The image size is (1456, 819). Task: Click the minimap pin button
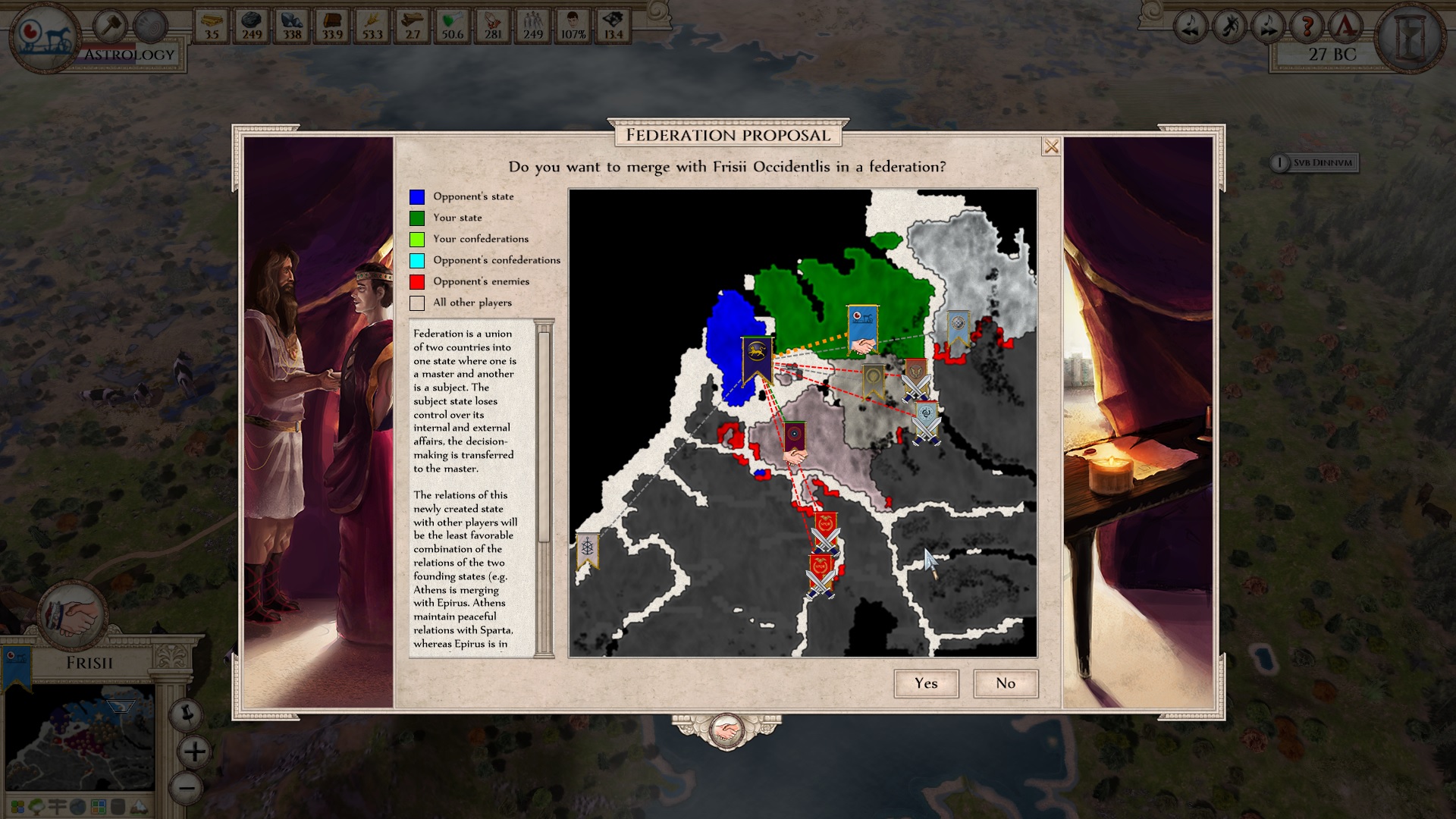pyautogui.click(x=186, y=714)
